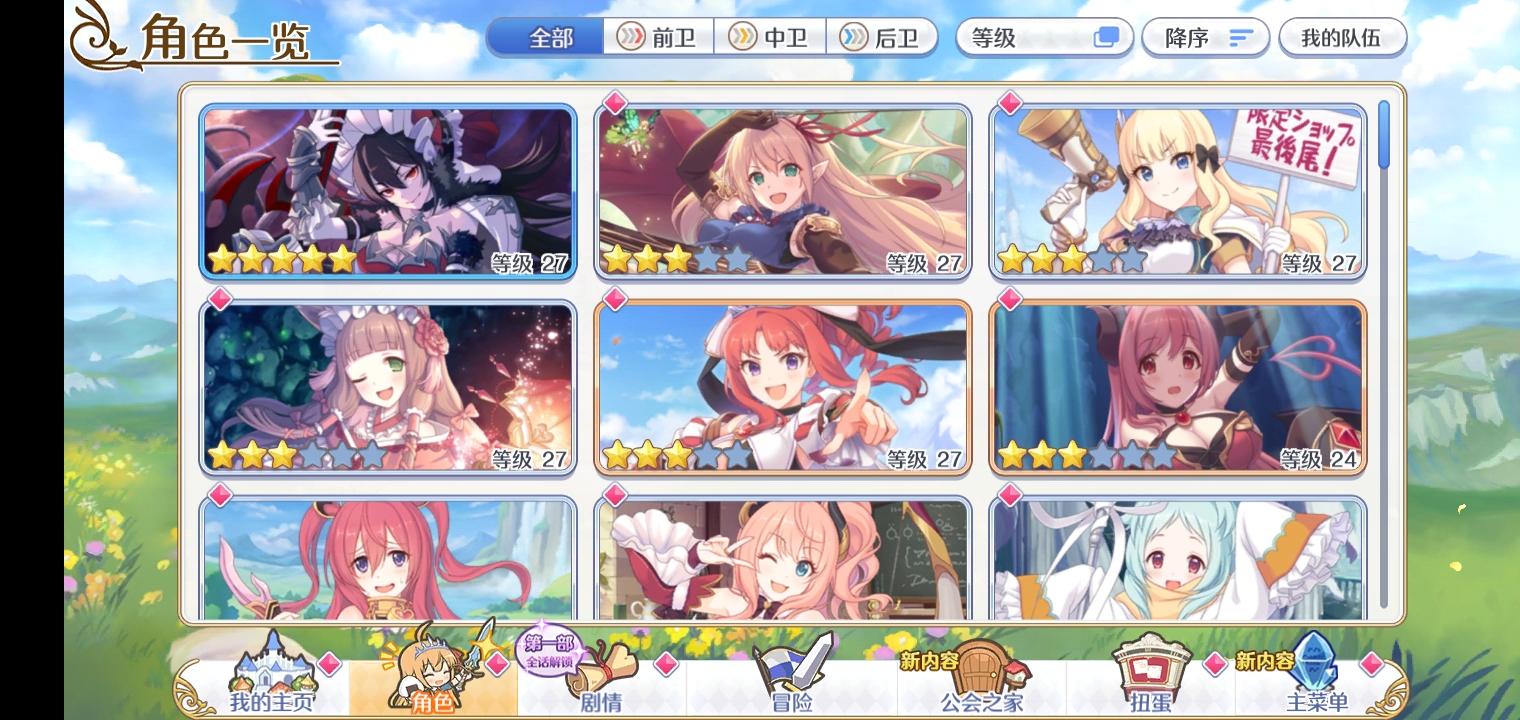Toggle 降序 descending sort order

pos(1205,37)
